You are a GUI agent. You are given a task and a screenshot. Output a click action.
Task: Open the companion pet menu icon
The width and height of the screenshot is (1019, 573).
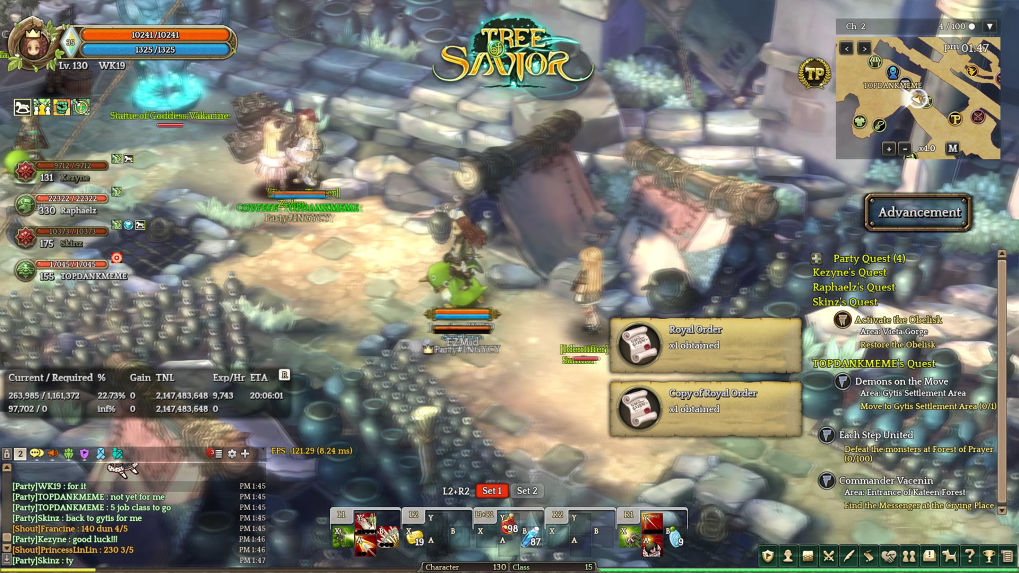[x=949, y=556]
